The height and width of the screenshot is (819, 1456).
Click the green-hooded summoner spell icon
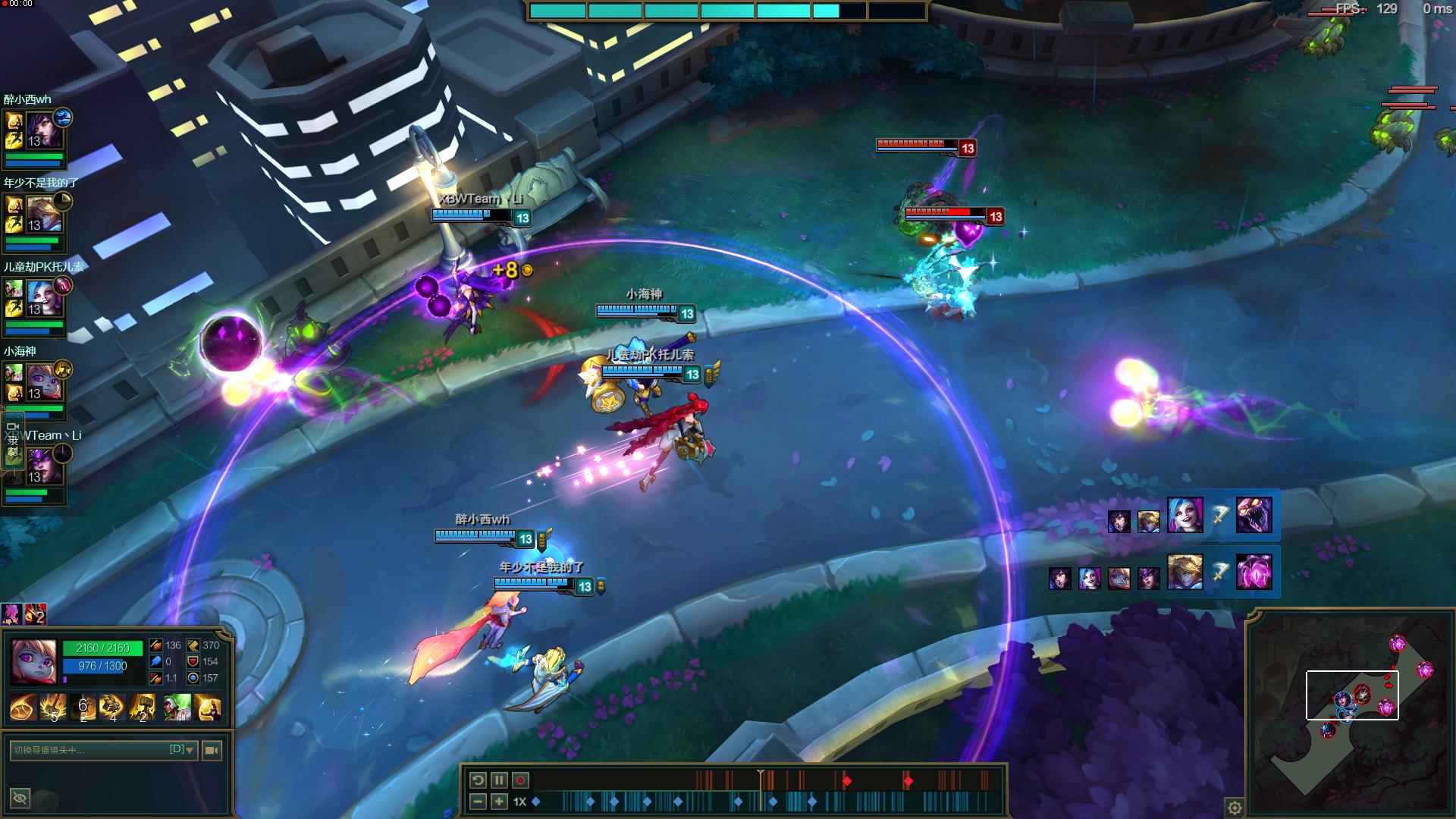[x=177, y=708]
